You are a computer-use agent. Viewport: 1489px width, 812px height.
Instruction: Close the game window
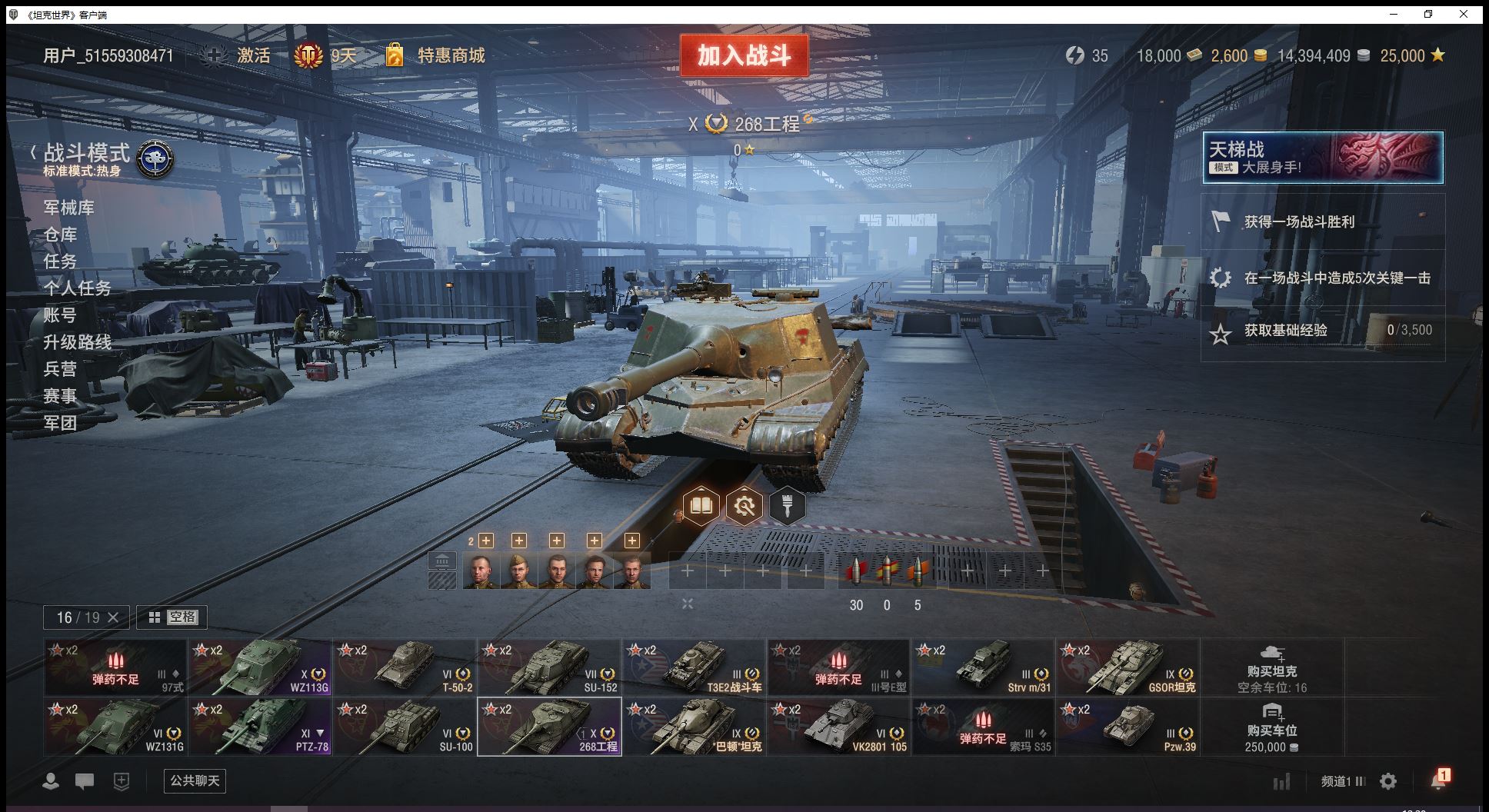click(x=1464, y=14)
